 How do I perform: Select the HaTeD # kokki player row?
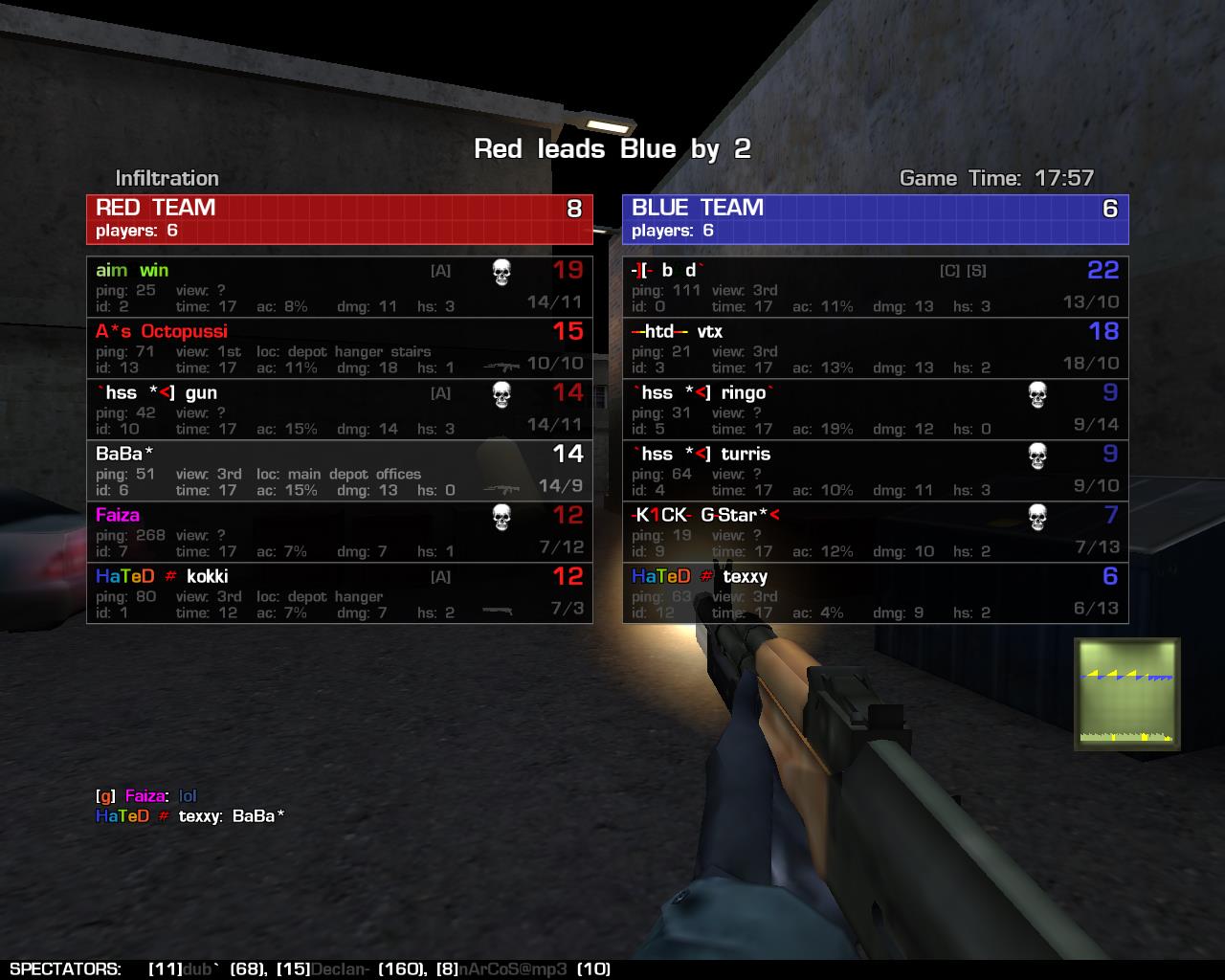[x=339, y=593]
